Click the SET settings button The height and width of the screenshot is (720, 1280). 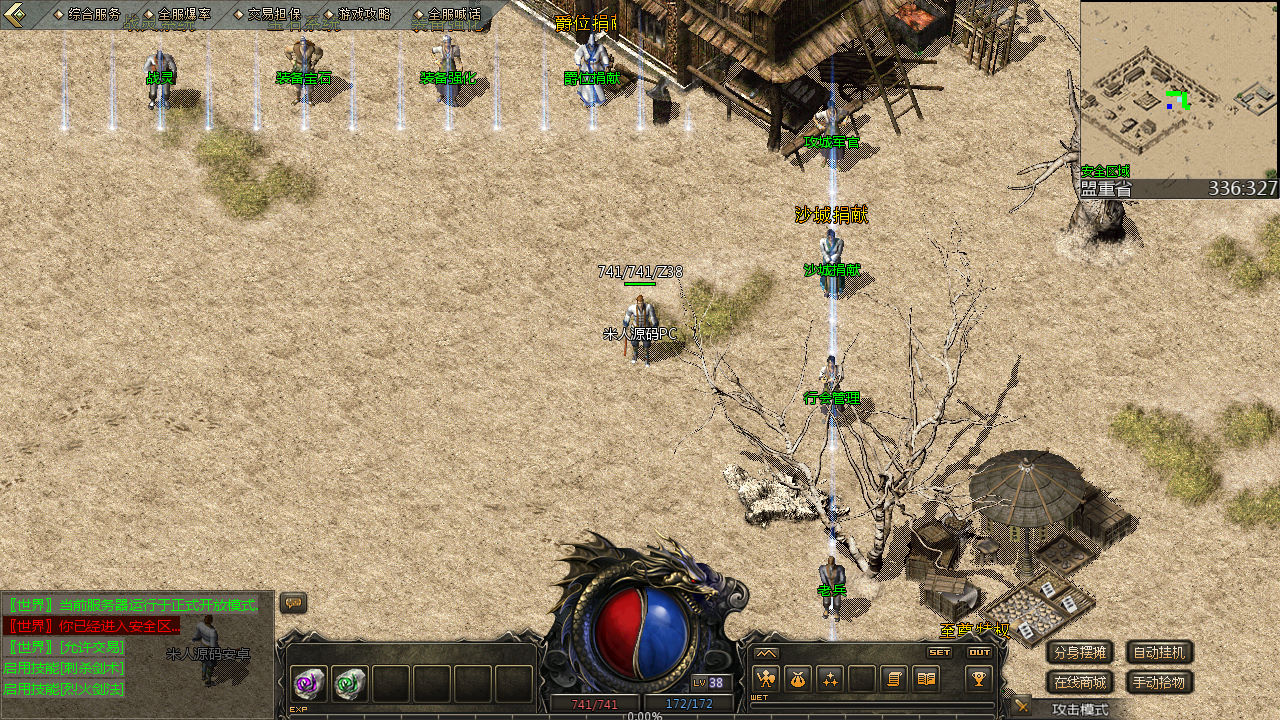tap(940, 652)
